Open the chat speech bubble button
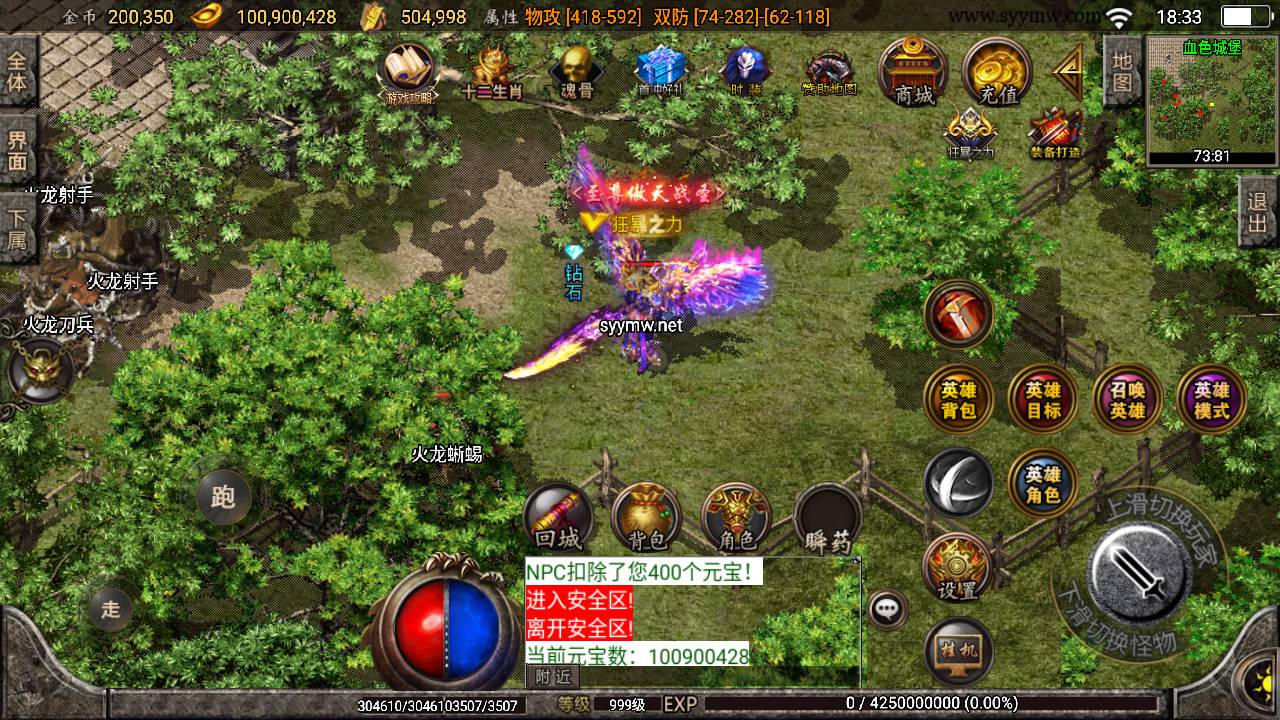 pos(887,608)
